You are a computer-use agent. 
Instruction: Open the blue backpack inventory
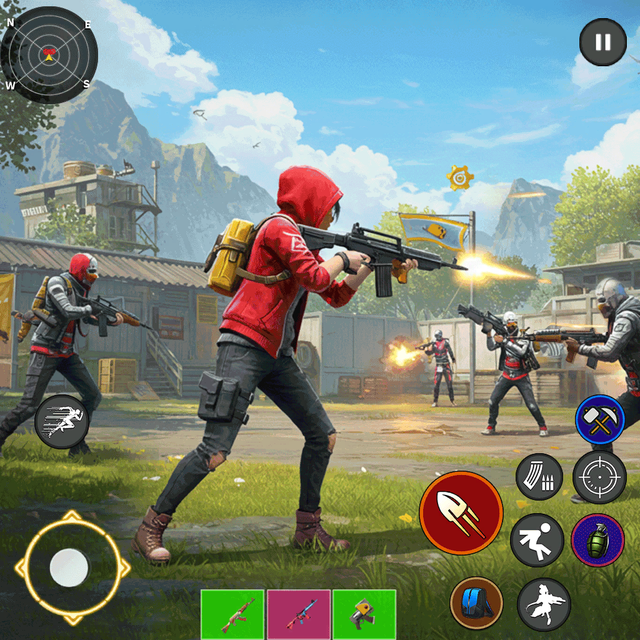[476, 604]
